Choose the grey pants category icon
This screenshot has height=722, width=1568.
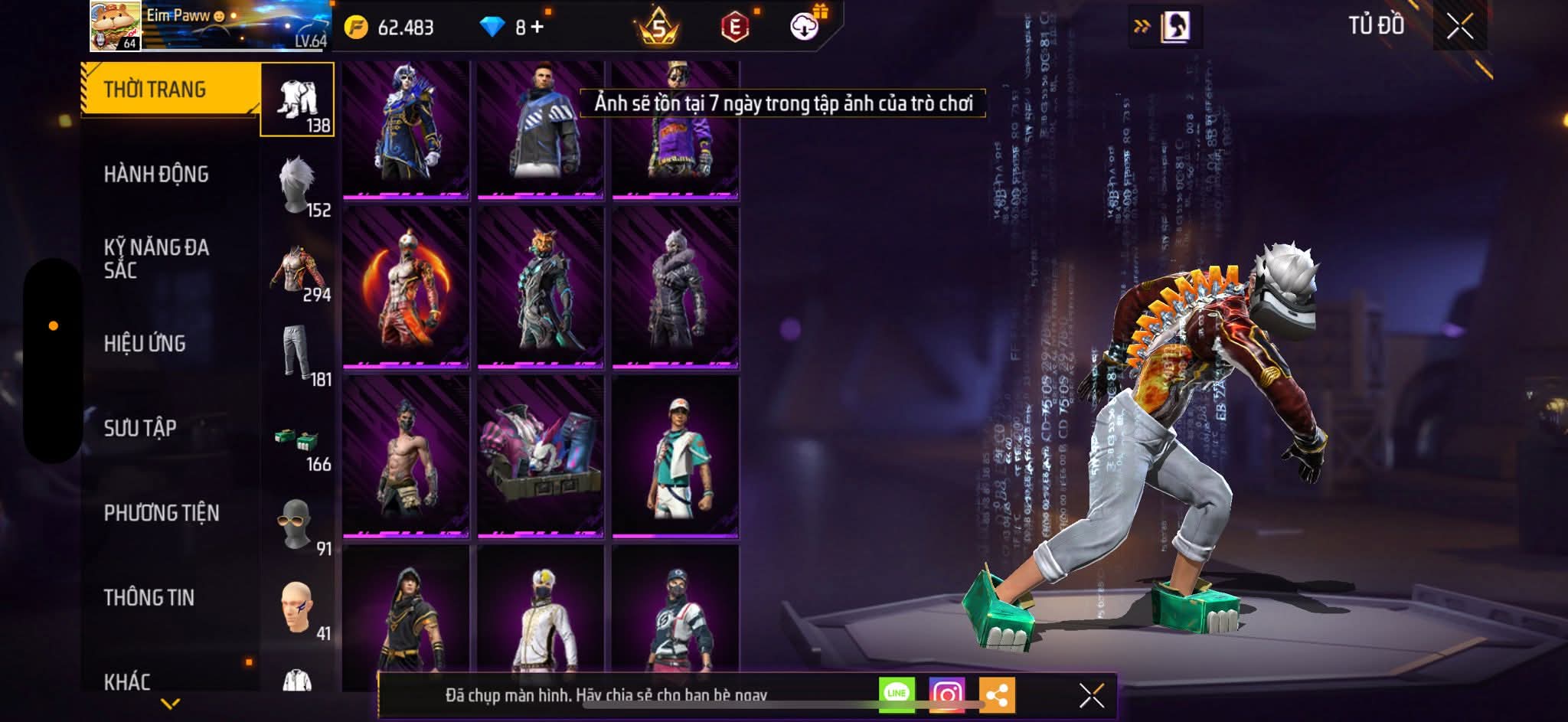[x=298, y=354]
